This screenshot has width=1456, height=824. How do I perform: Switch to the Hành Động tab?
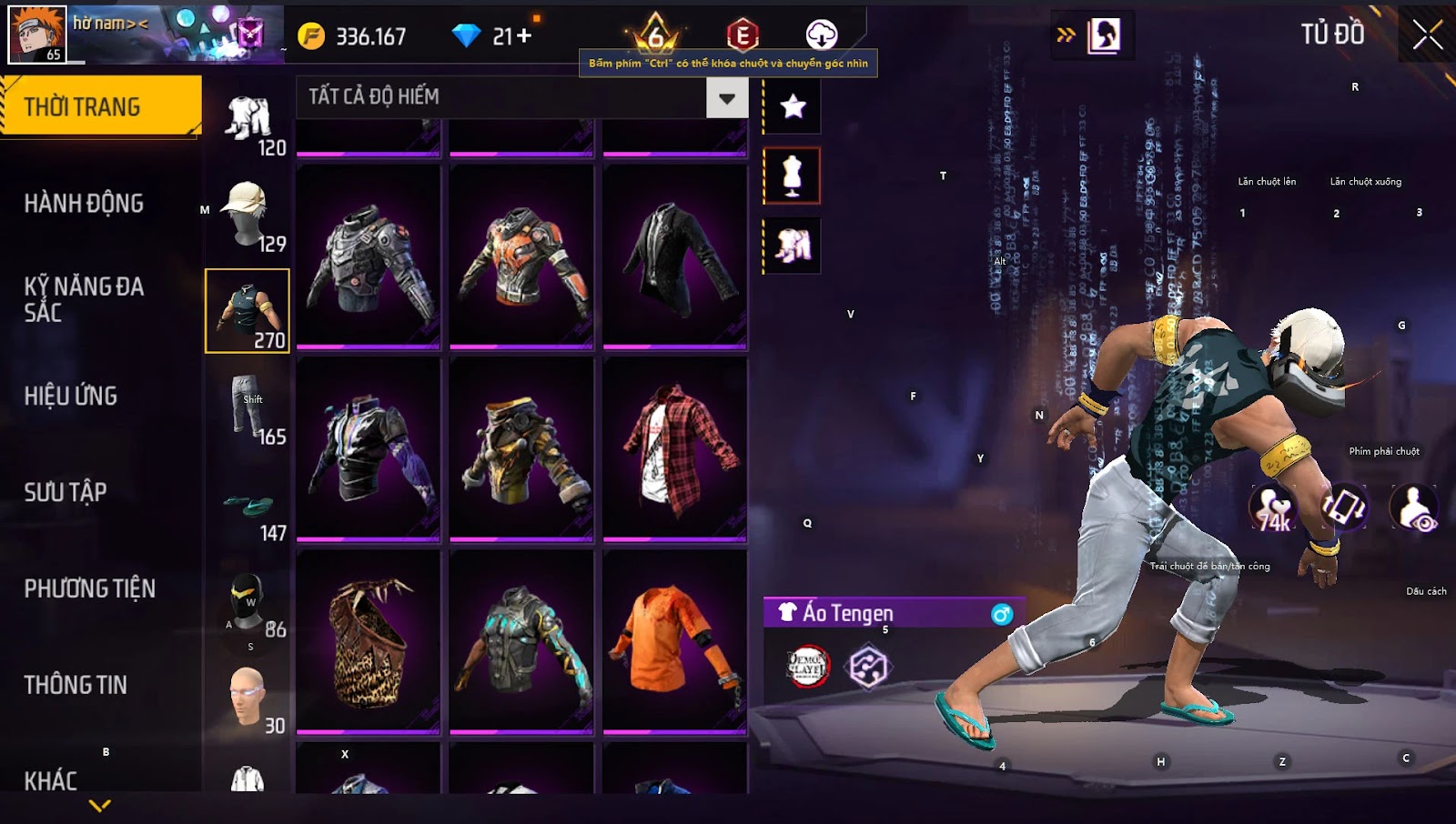84,203
